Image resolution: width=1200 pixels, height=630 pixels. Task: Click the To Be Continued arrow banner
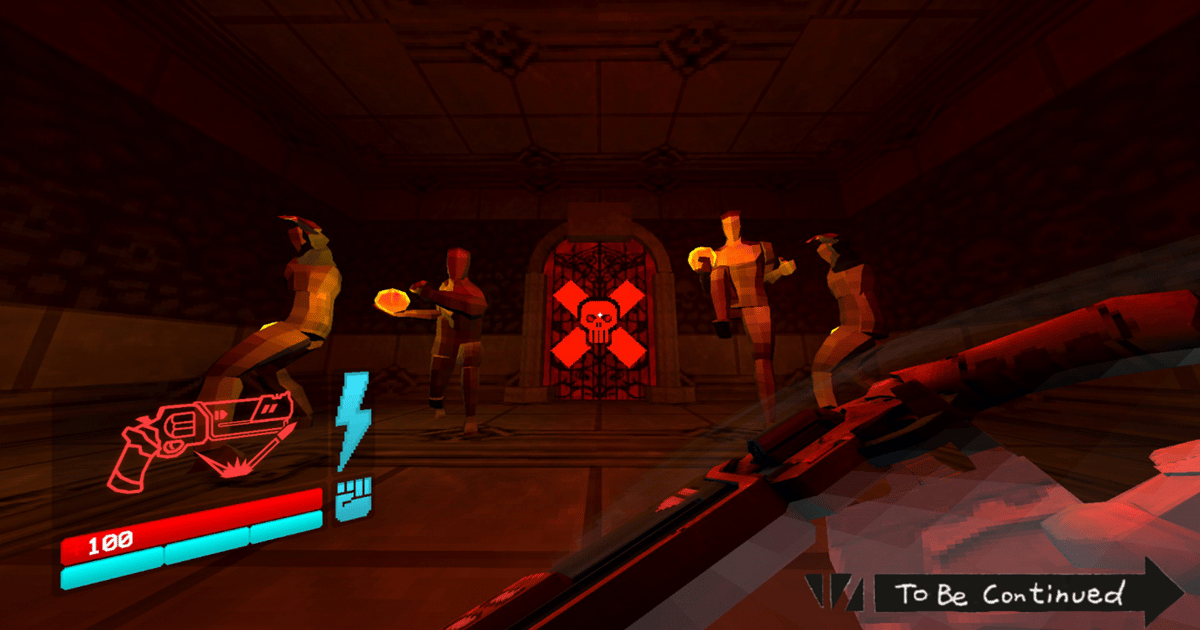click(x=1010, y=592)
